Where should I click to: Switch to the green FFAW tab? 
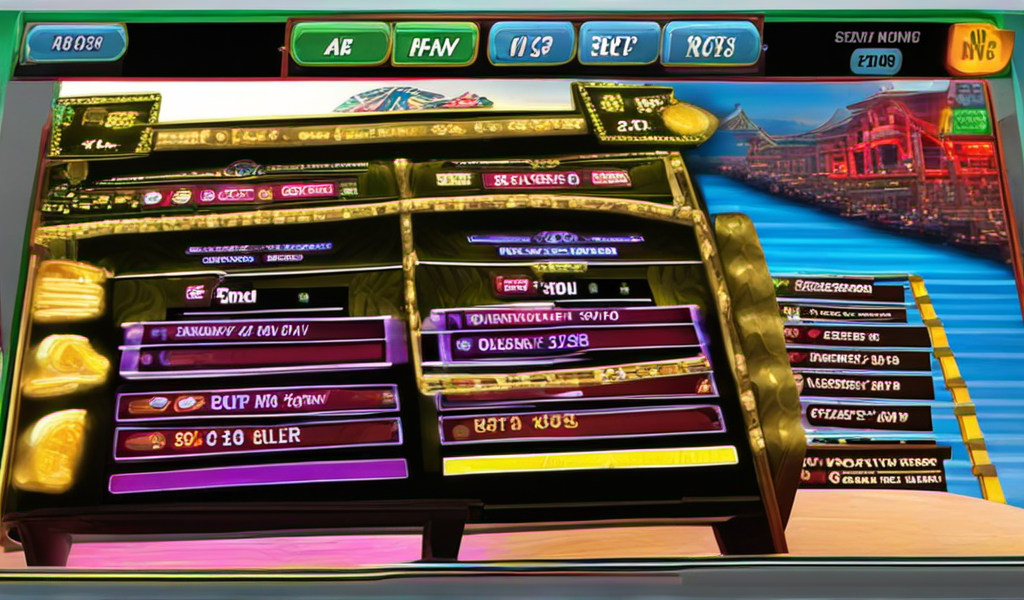434,45
